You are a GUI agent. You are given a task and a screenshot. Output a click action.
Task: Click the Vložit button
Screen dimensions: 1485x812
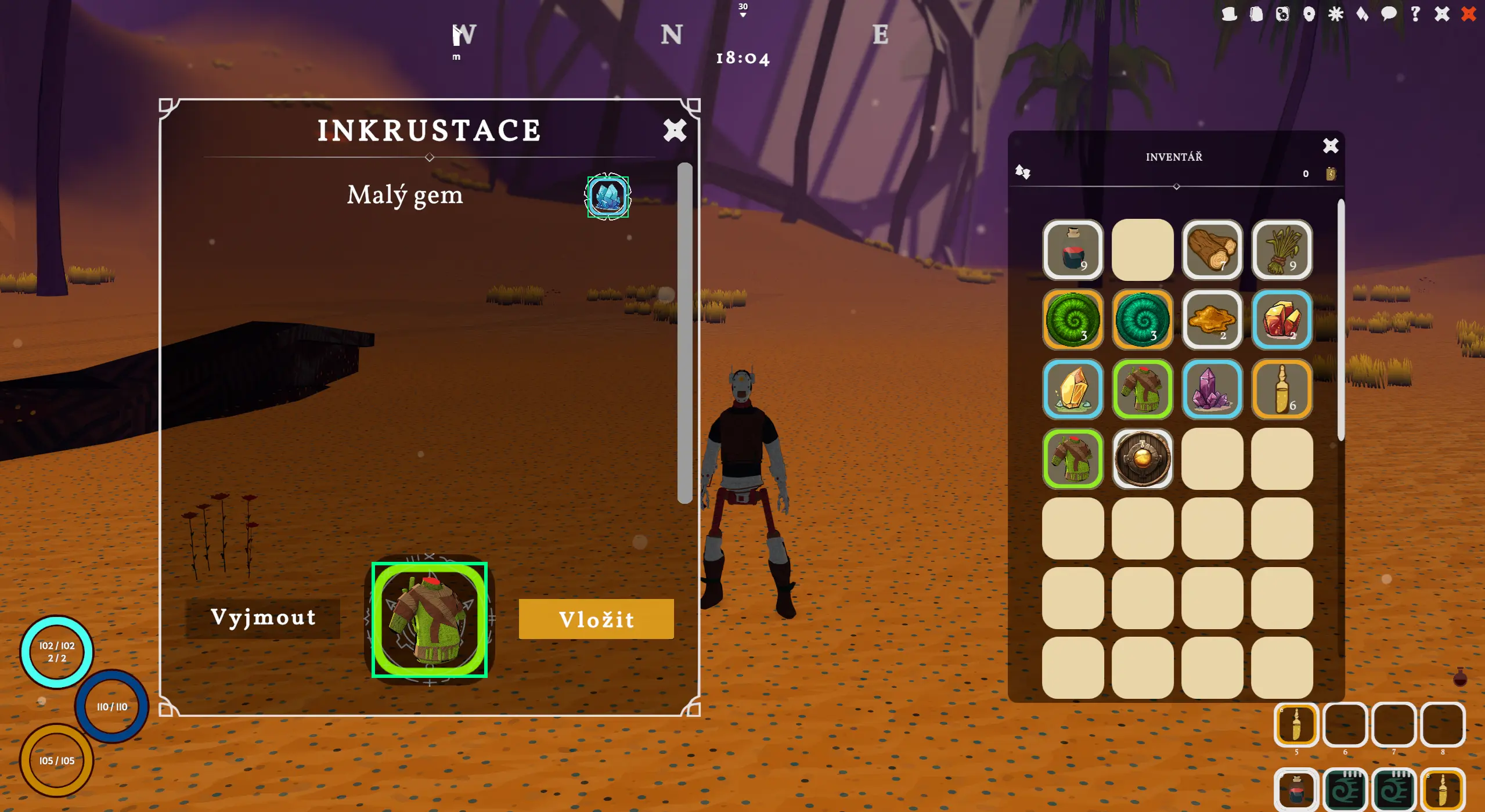[596, 619]
